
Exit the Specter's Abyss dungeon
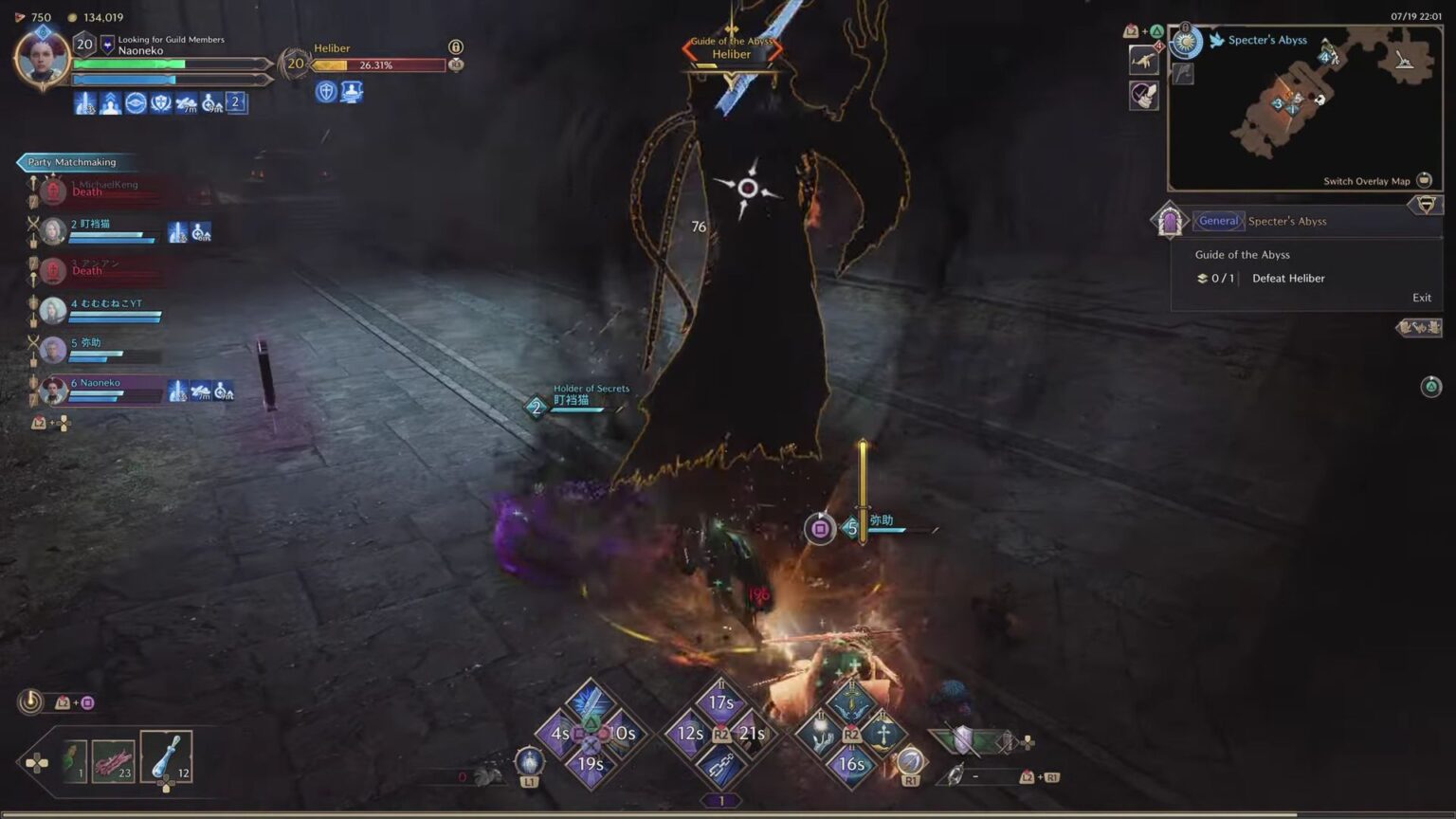click(1421, 298)
